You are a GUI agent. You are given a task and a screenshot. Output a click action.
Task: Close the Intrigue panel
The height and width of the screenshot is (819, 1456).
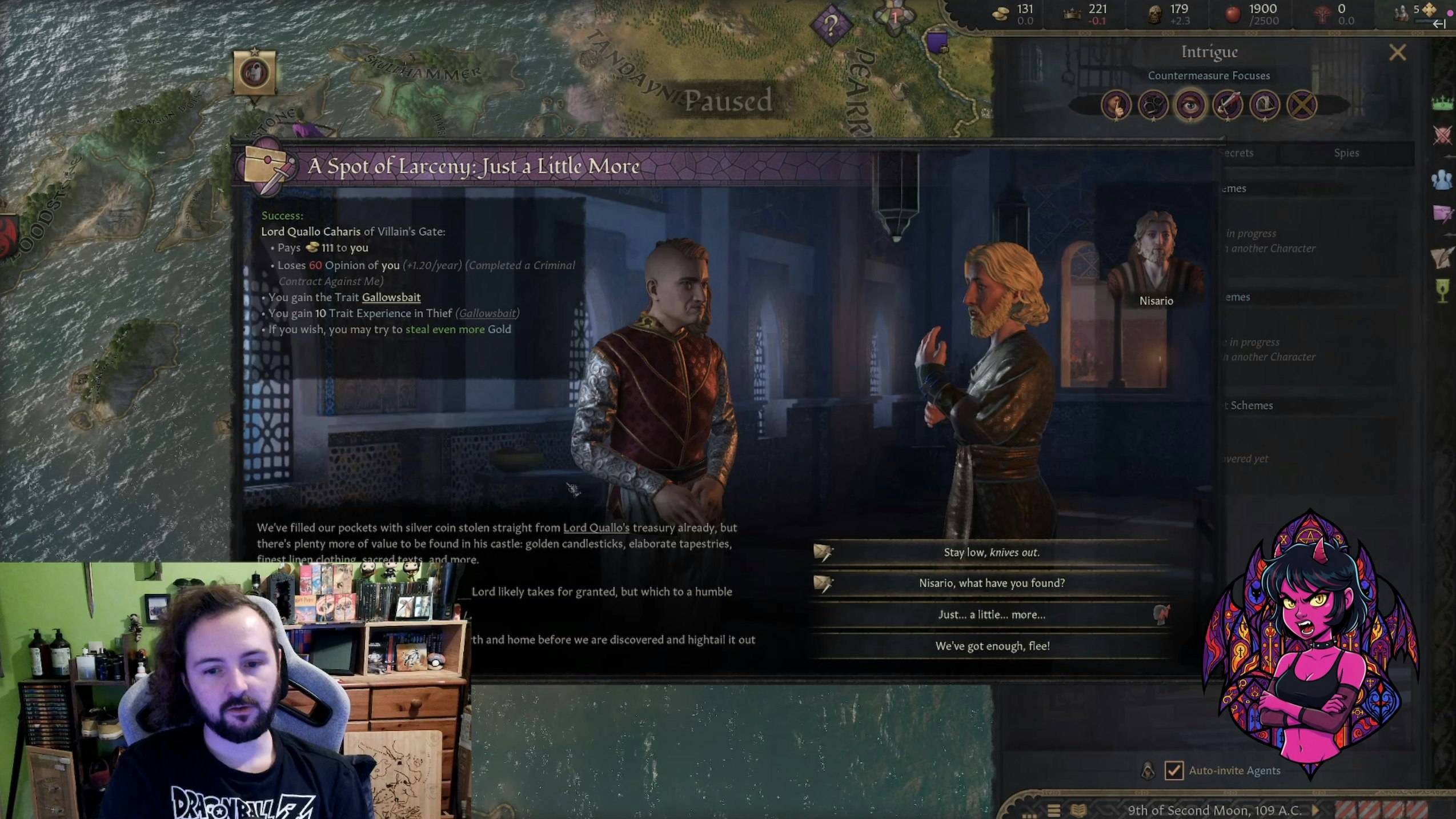[x=1397, y=53]
